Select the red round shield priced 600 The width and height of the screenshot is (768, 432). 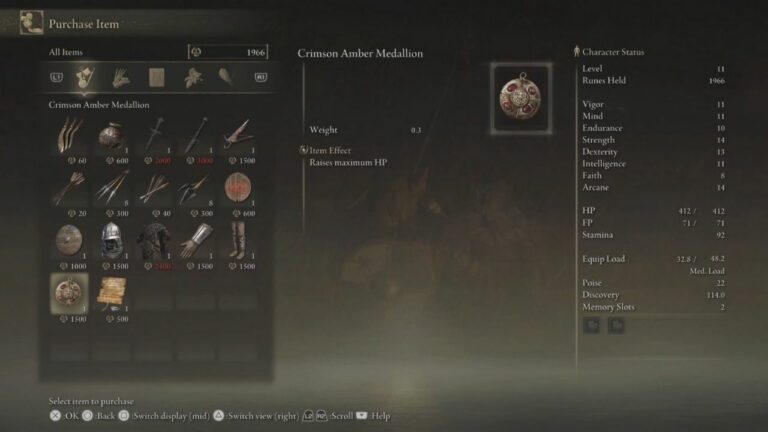coord(237,188)
